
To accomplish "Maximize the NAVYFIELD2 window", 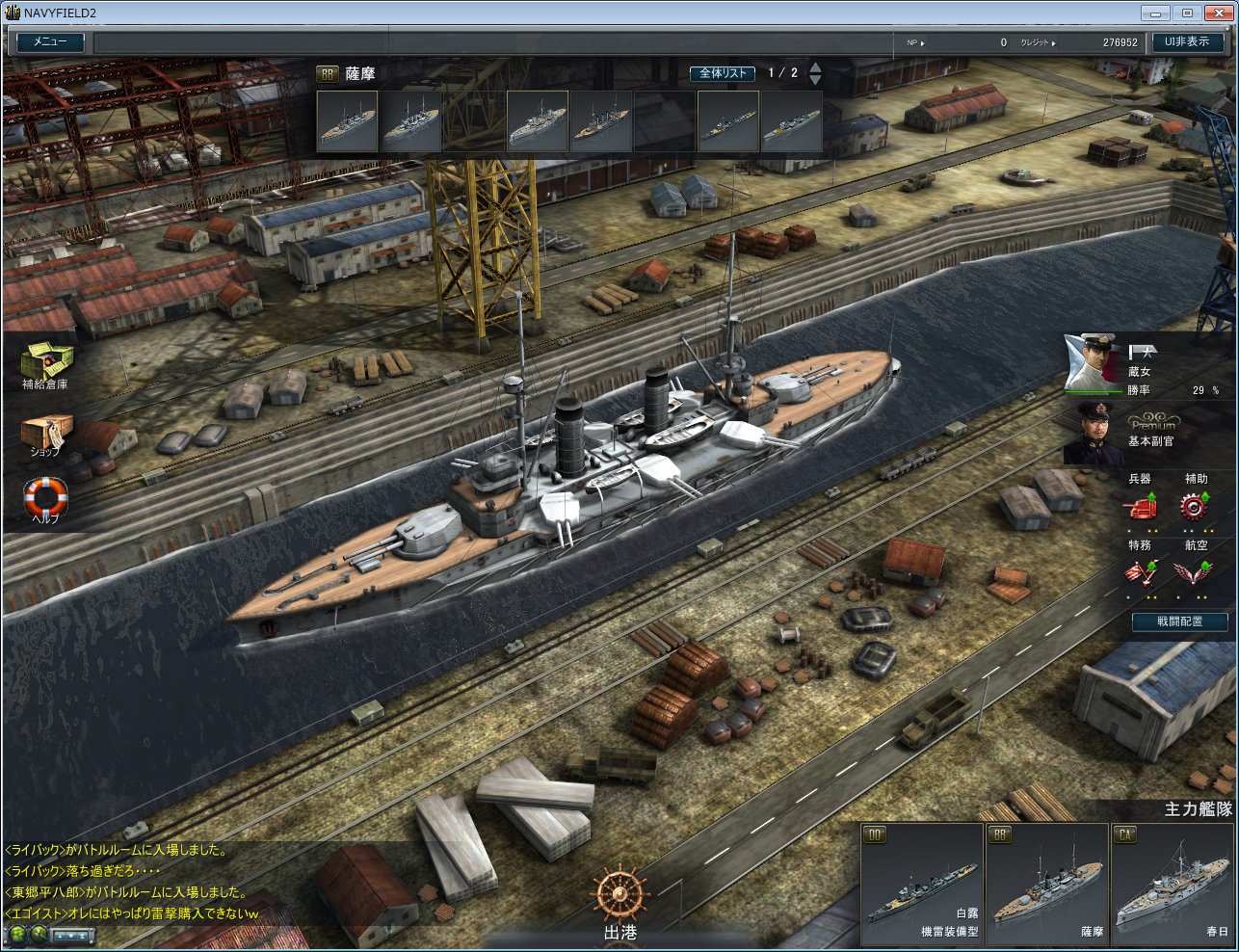I will (1187, 13).
